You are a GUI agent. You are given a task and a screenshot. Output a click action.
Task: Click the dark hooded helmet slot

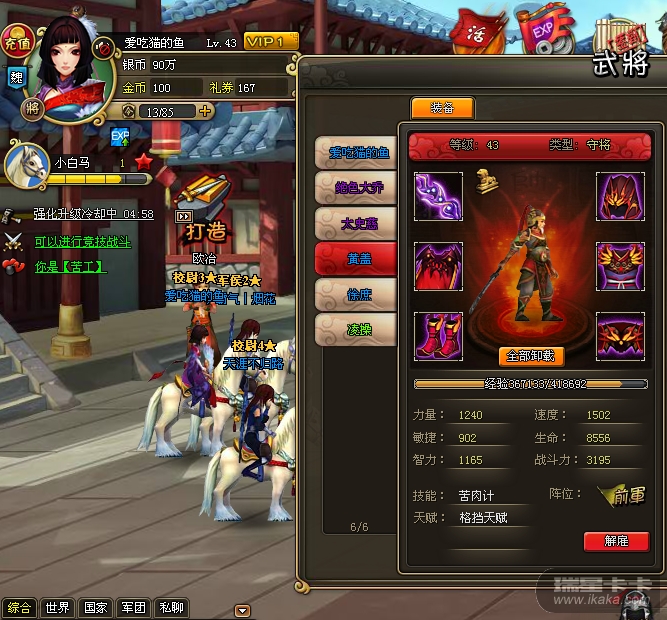coord(620,196)
